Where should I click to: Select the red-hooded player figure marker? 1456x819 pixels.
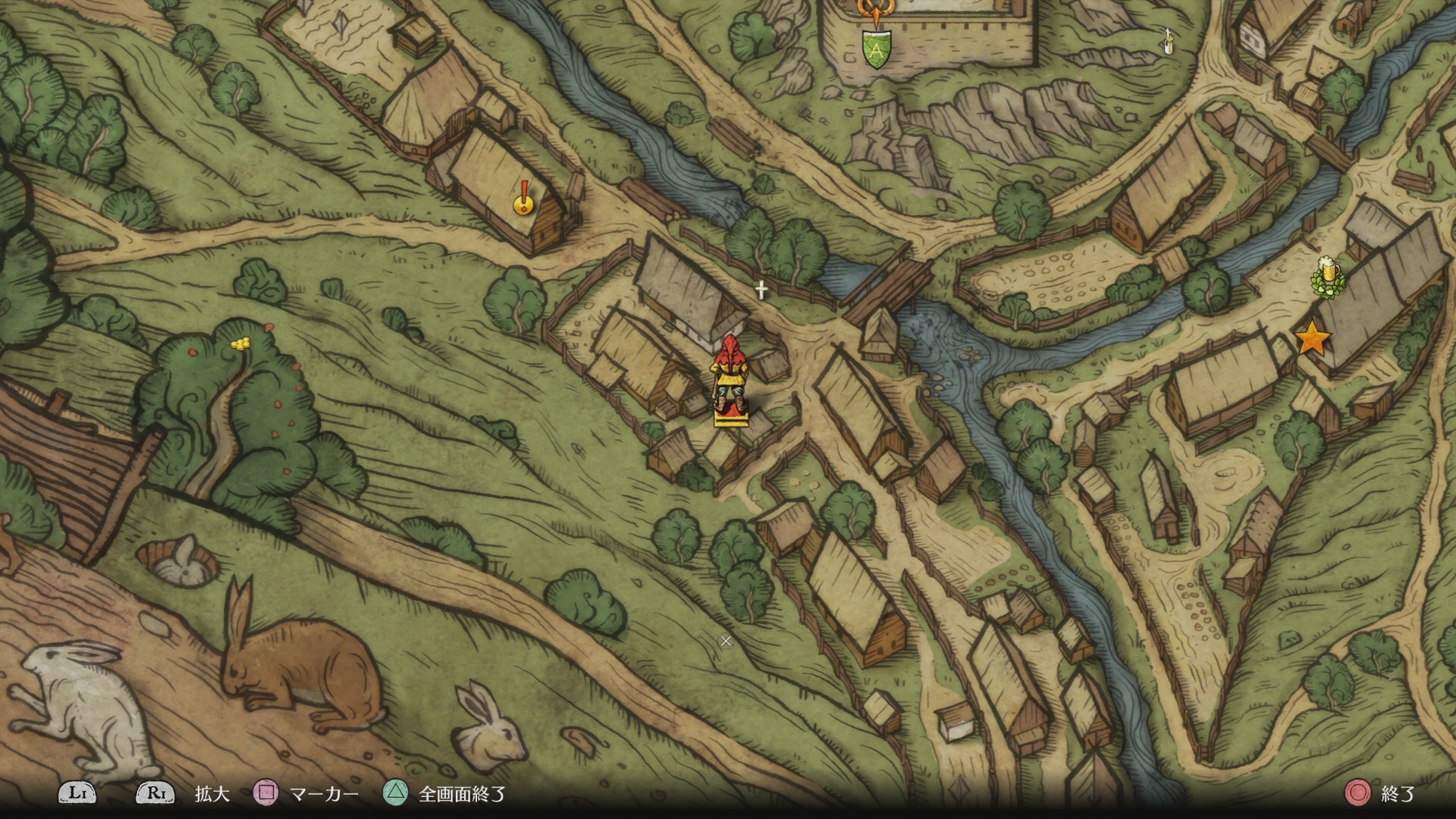(x=730, y=379)
